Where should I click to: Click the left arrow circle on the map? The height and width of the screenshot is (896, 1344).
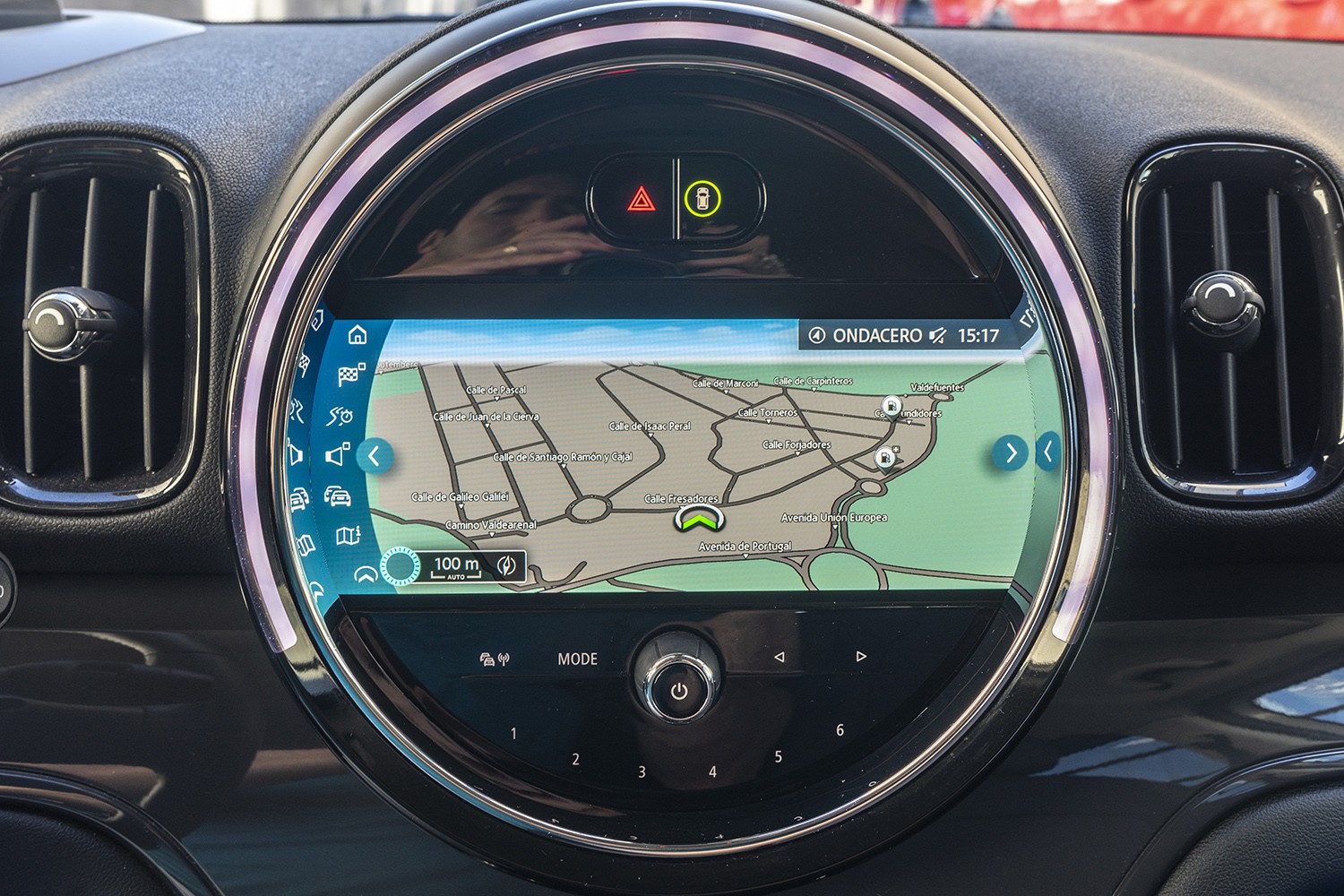pyautogui.click(x=374, y=456)
